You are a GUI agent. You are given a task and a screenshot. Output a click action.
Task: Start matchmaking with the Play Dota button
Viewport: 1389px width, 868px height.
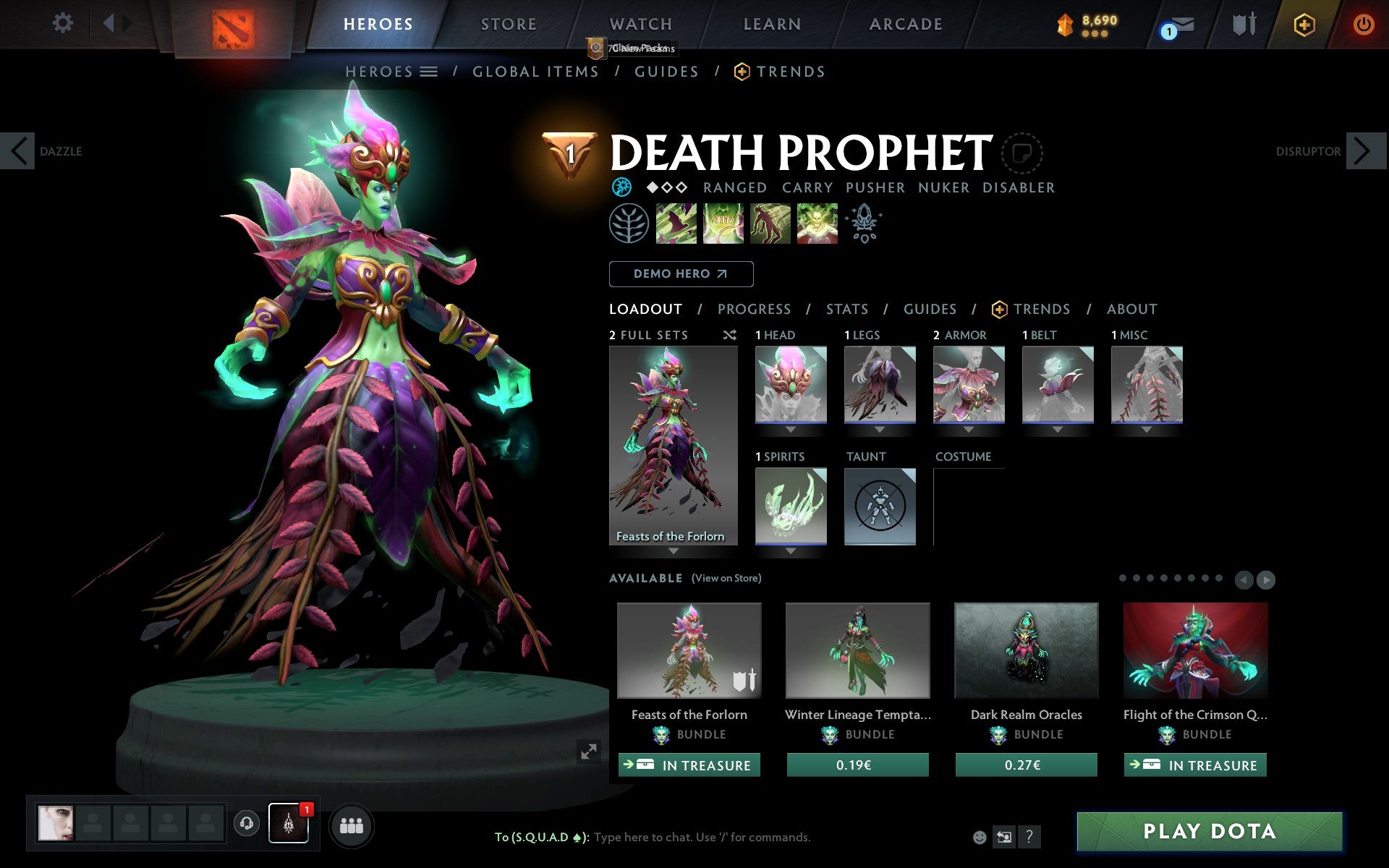coord(1209,831)
